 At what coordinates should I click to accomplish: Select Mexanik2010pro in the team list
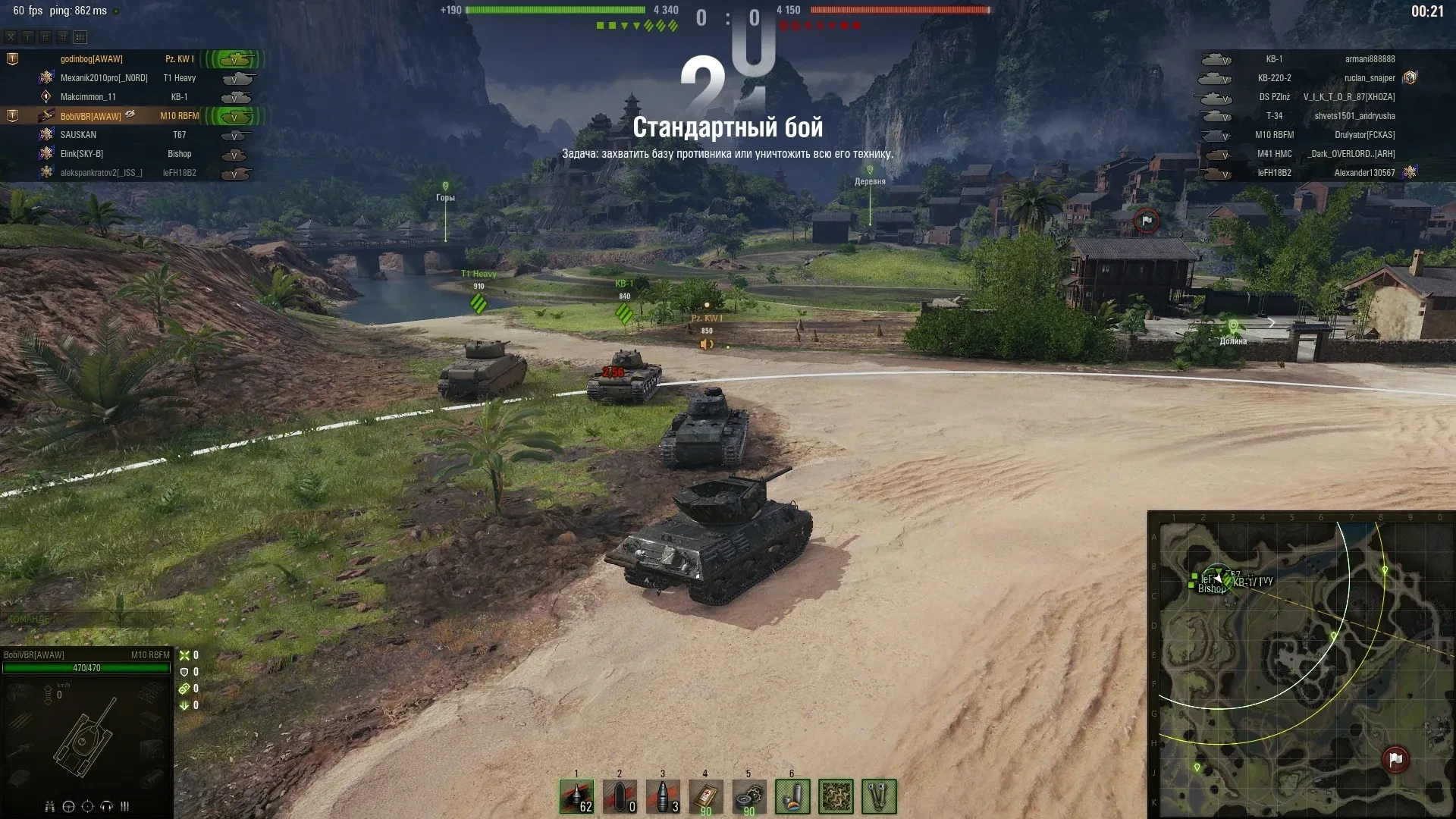tap(104, 78)
